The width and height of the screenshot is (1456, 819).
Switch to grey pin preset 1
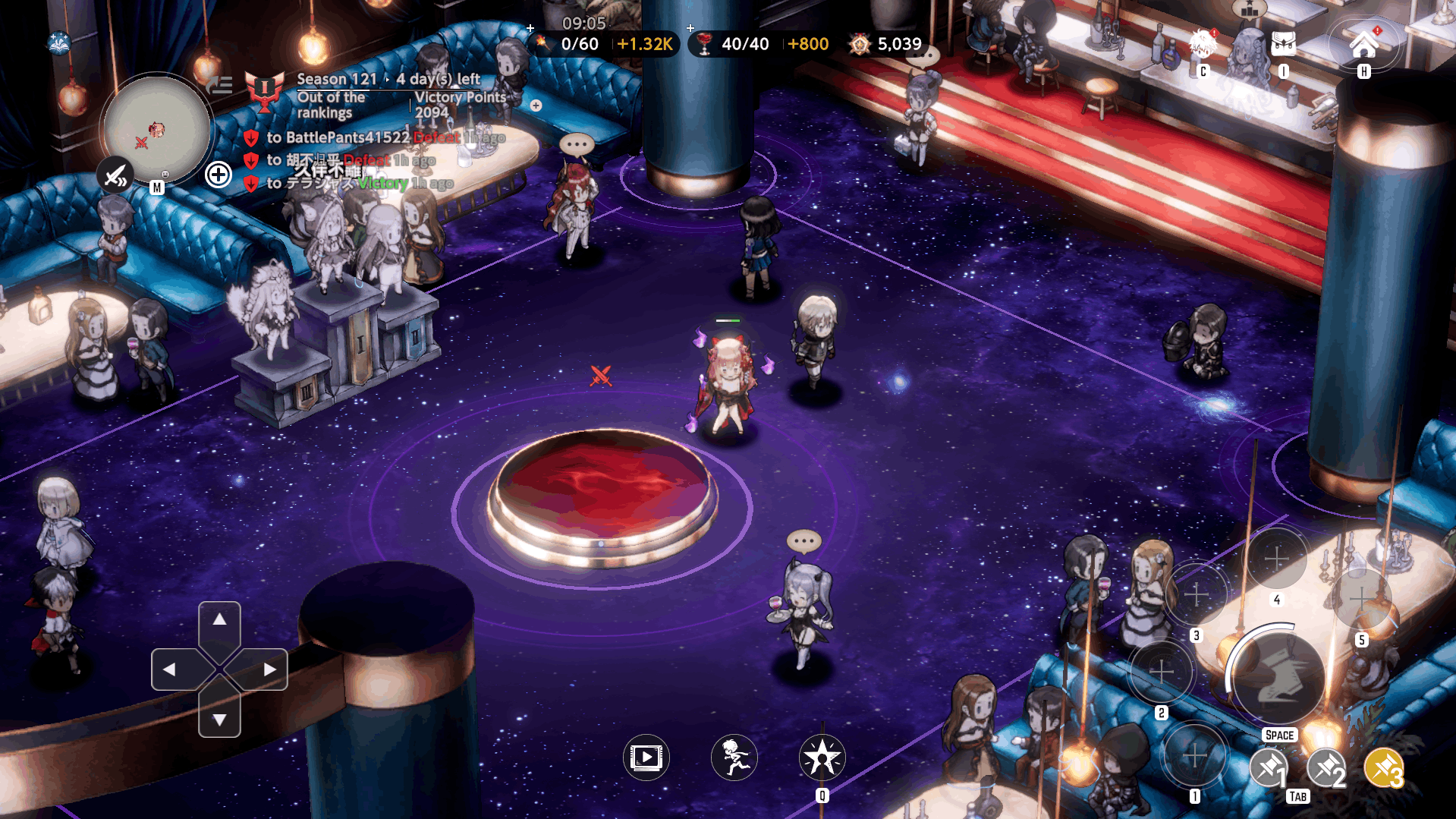(1269, 769)
